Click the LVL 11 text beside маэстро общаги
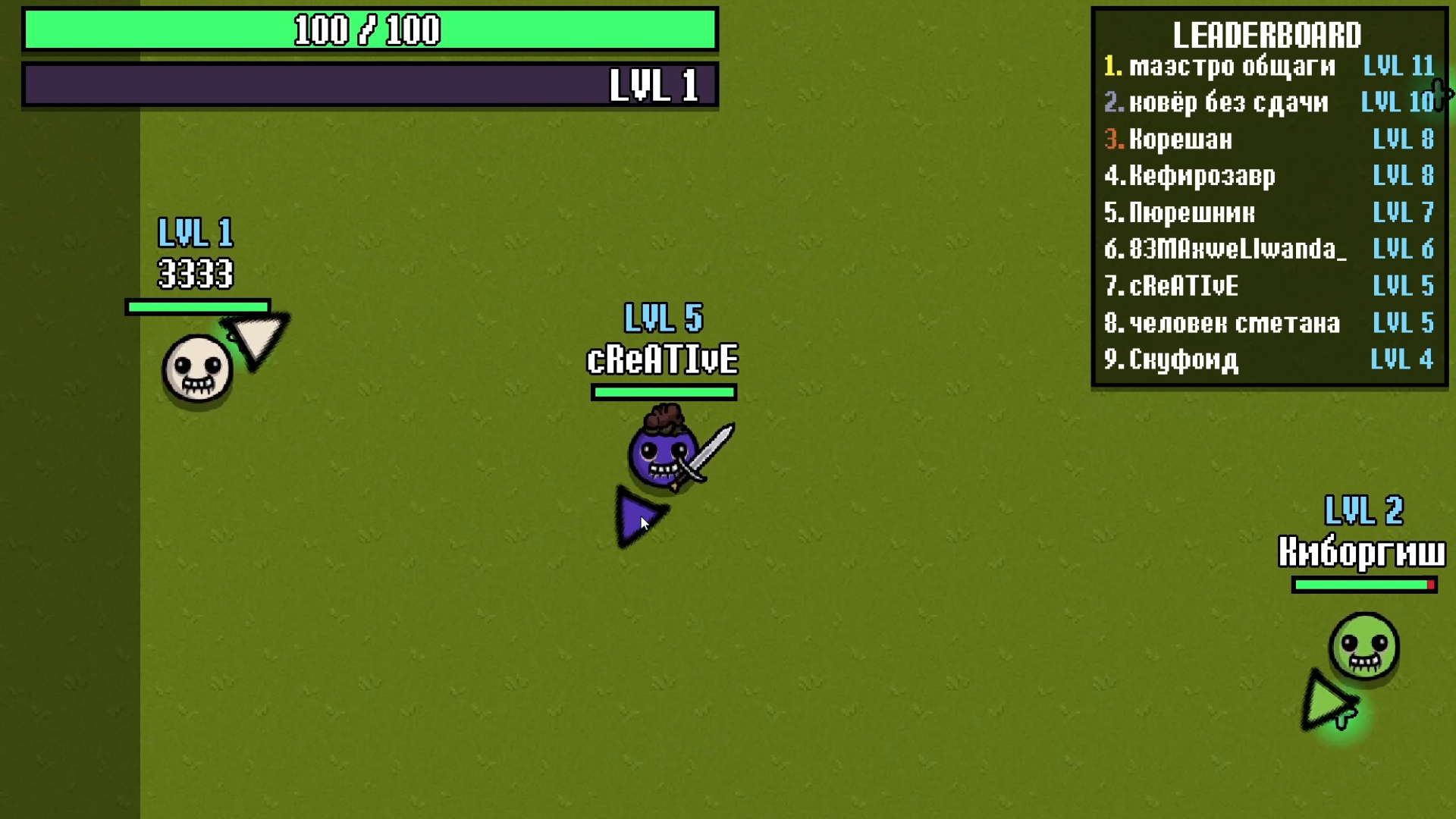Viewport: 1456px width, 819px height. pos(1398,67)
